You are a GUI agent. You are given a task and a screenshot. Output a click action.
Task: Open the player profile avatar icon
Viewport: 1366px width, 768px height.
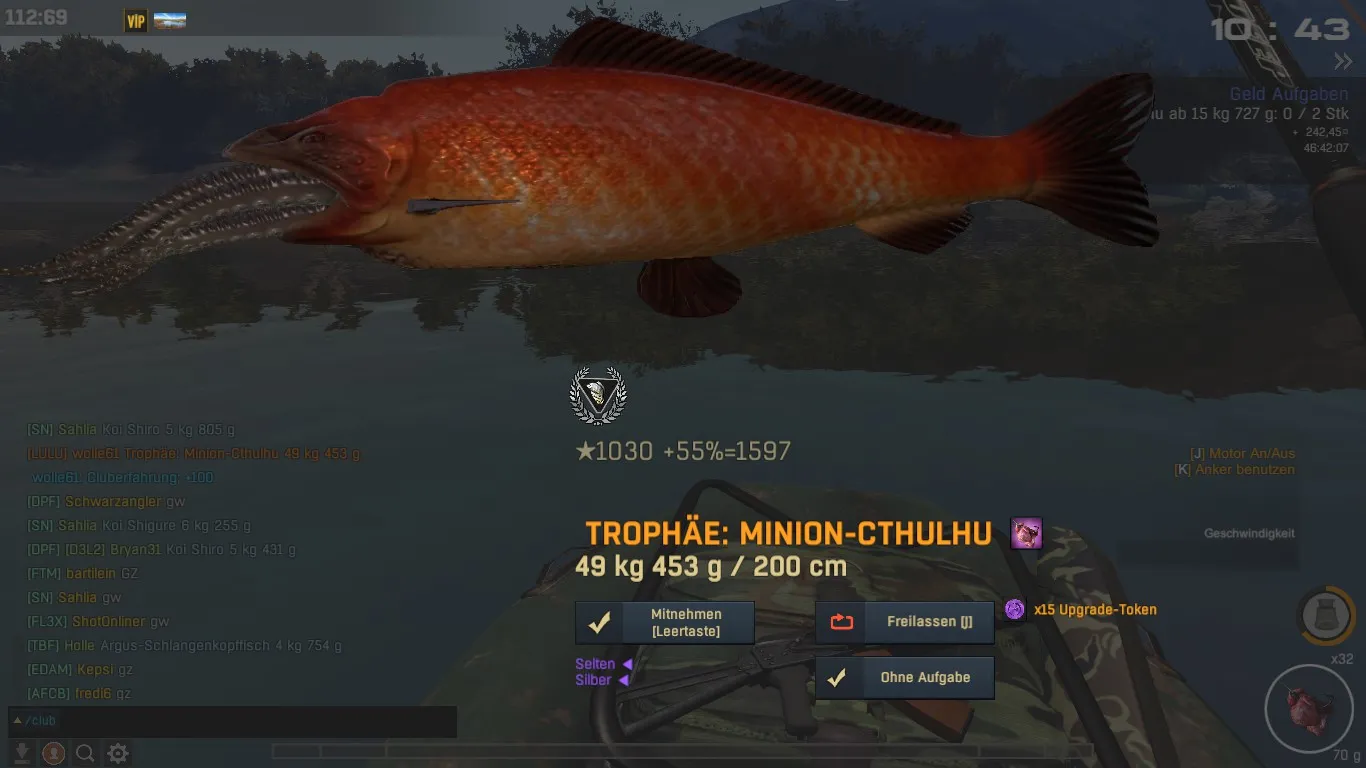point(54,753)
